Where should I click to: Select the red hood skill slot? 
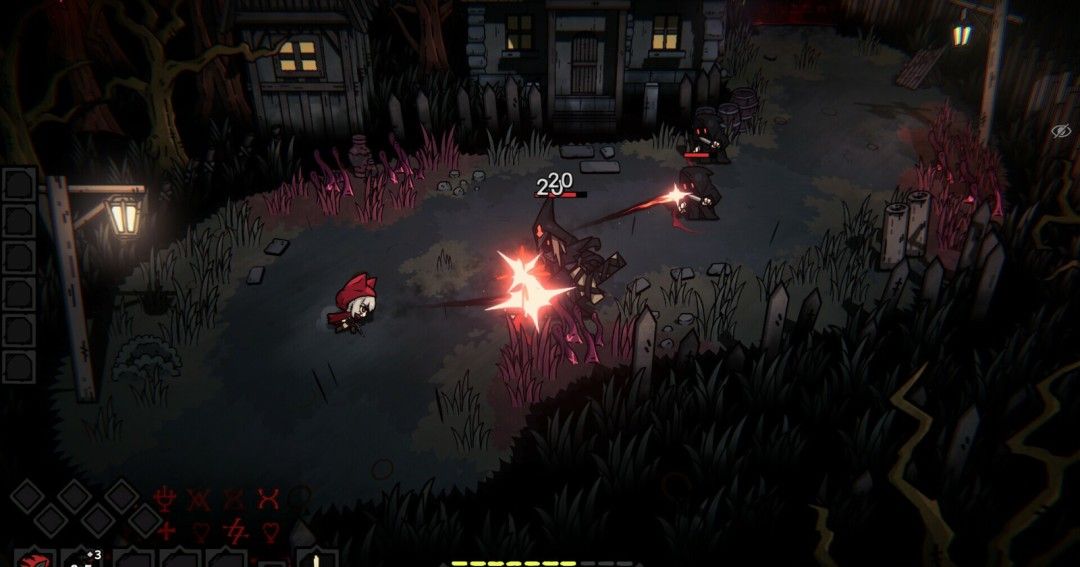point(35,559)
